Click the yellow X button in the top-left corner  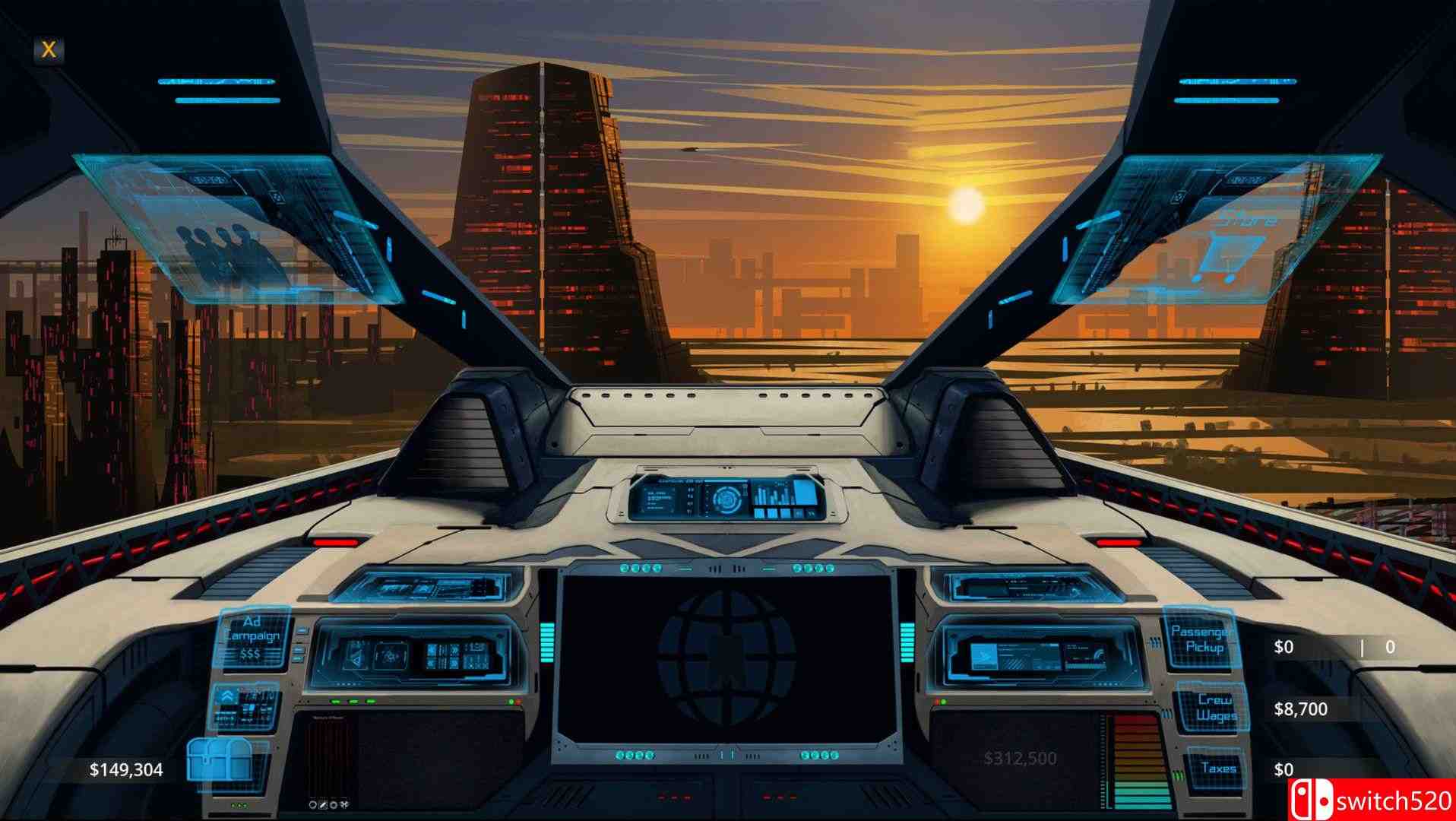click(x=48, y=50)
